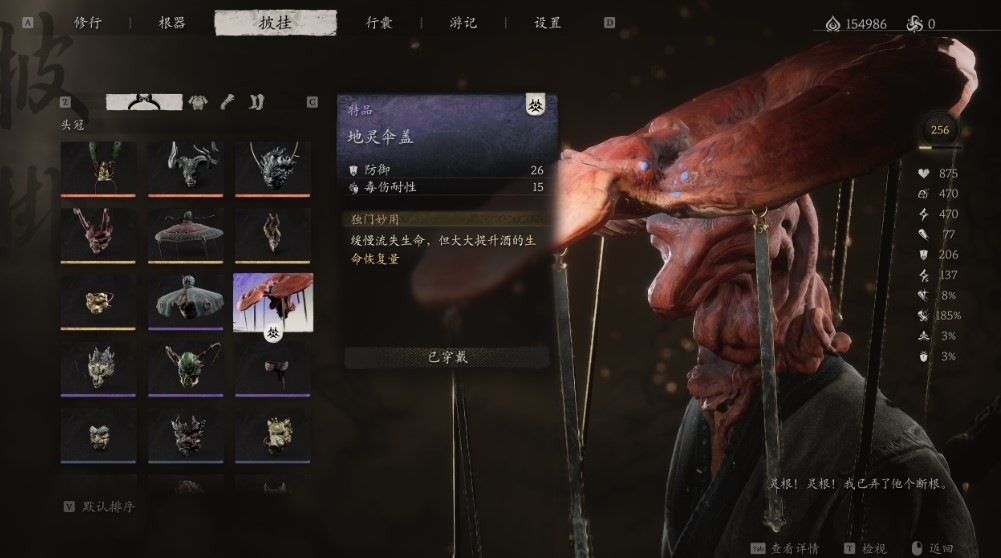1001x558 pixels.
Task: Switch to the leg armor category
Action: pyautogui.click(x=256, y=101)
